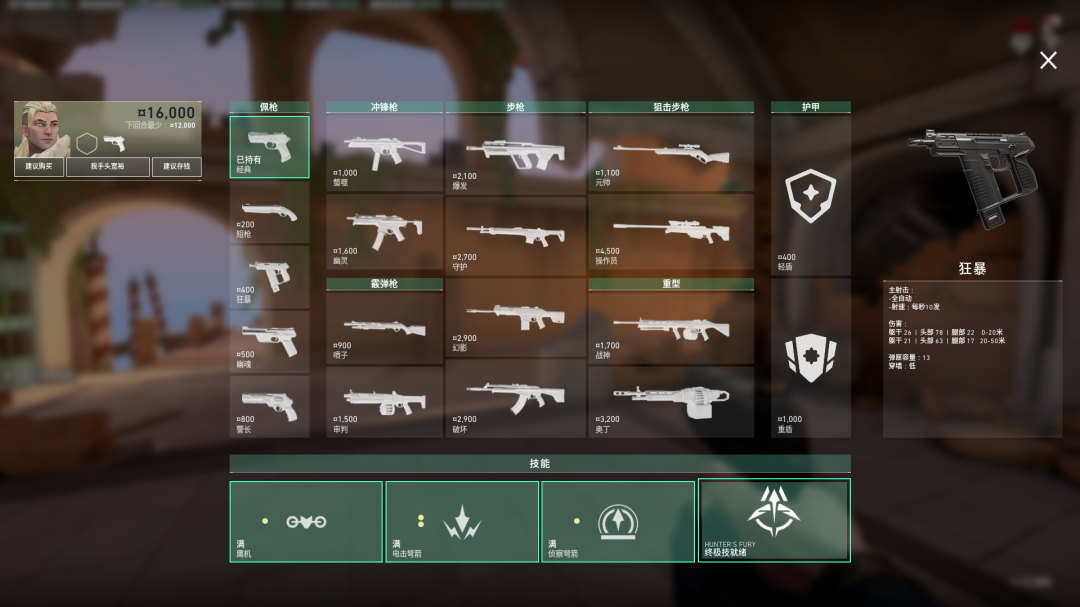Purchase the 重盾 heavy armor
This screenshot has height=607, width=1080.
pos(810,358)
